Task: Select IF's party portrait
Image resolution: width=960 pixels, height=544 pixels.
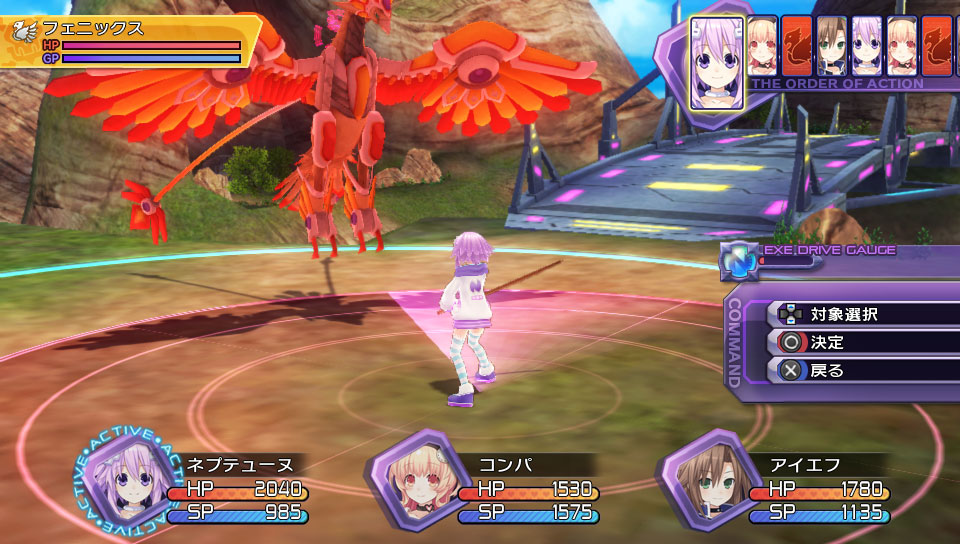Action: (706, 479)
